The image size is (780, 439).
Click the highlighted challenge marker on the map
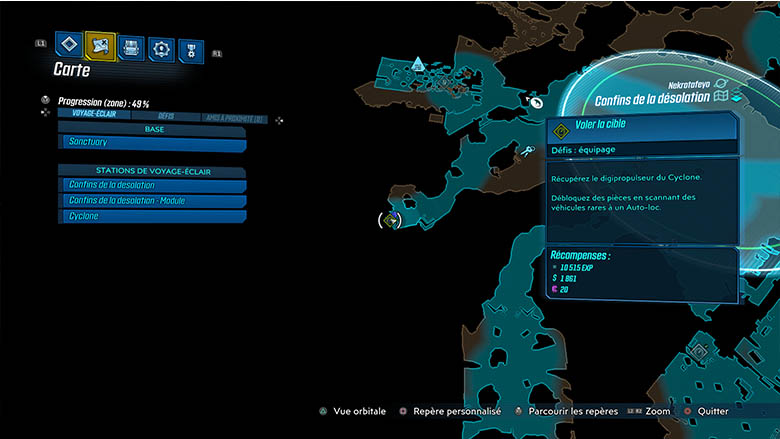393,219
